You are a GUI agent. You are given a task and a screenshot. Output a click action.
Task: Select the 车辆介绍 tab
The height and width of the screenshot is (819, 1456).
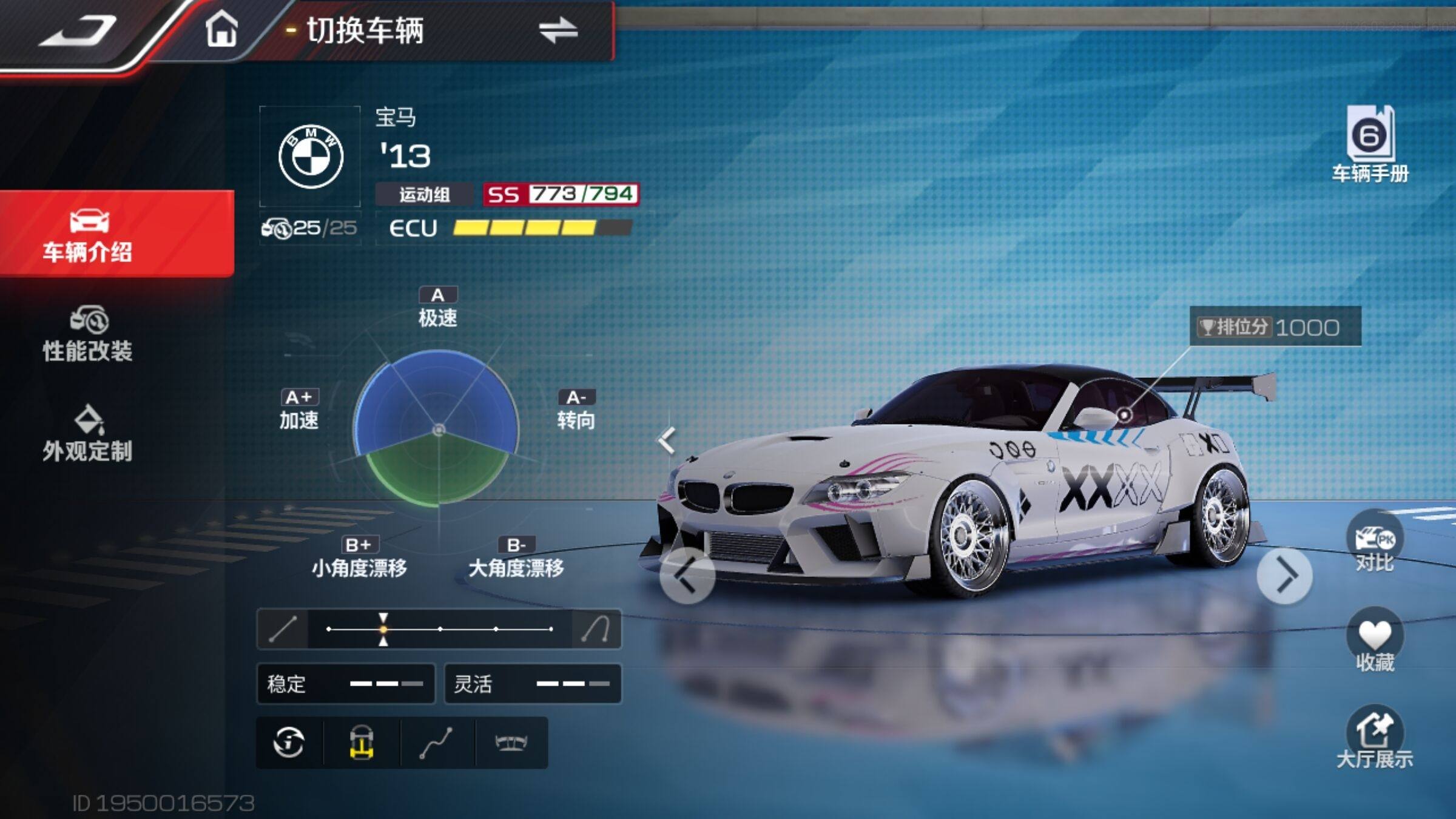click(x=88, y=235)
